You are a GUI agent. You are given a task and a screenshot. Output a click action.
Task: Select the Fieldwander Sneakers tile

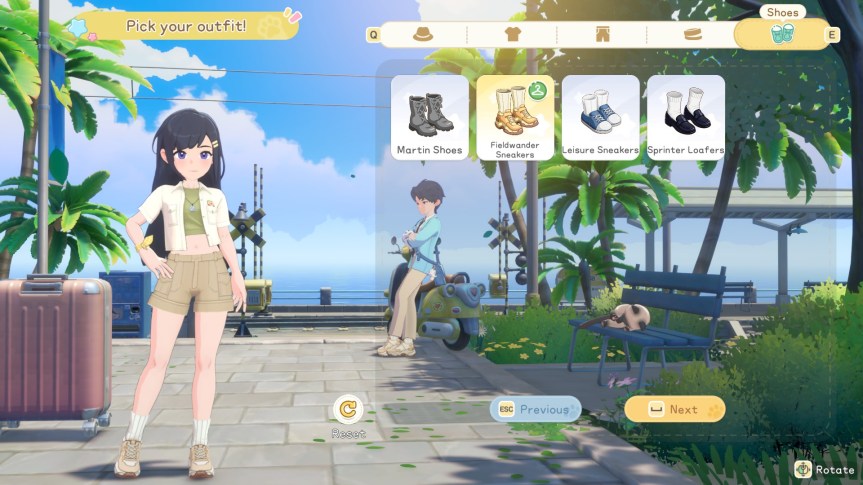pos(515,117)
